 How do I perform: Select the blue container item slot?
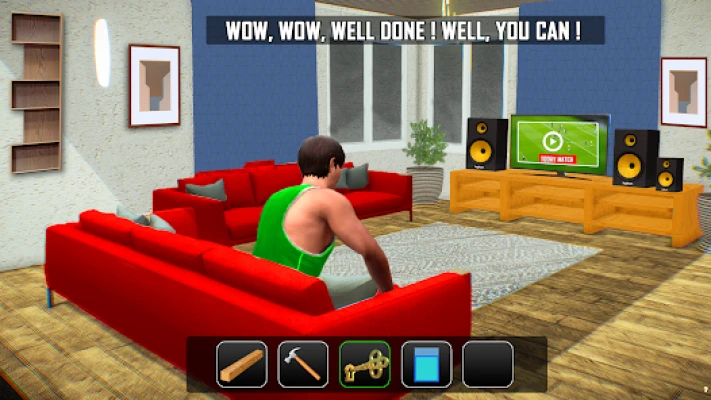pos(426,364)
